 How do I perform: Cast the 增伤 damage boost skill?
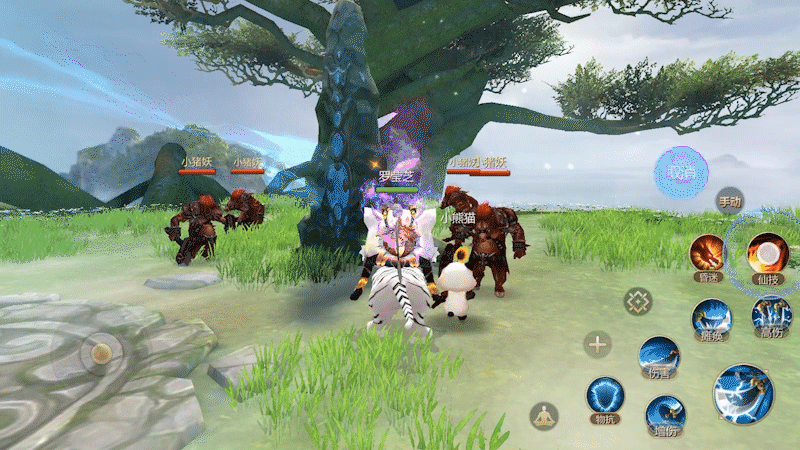(x=665, y=414)
